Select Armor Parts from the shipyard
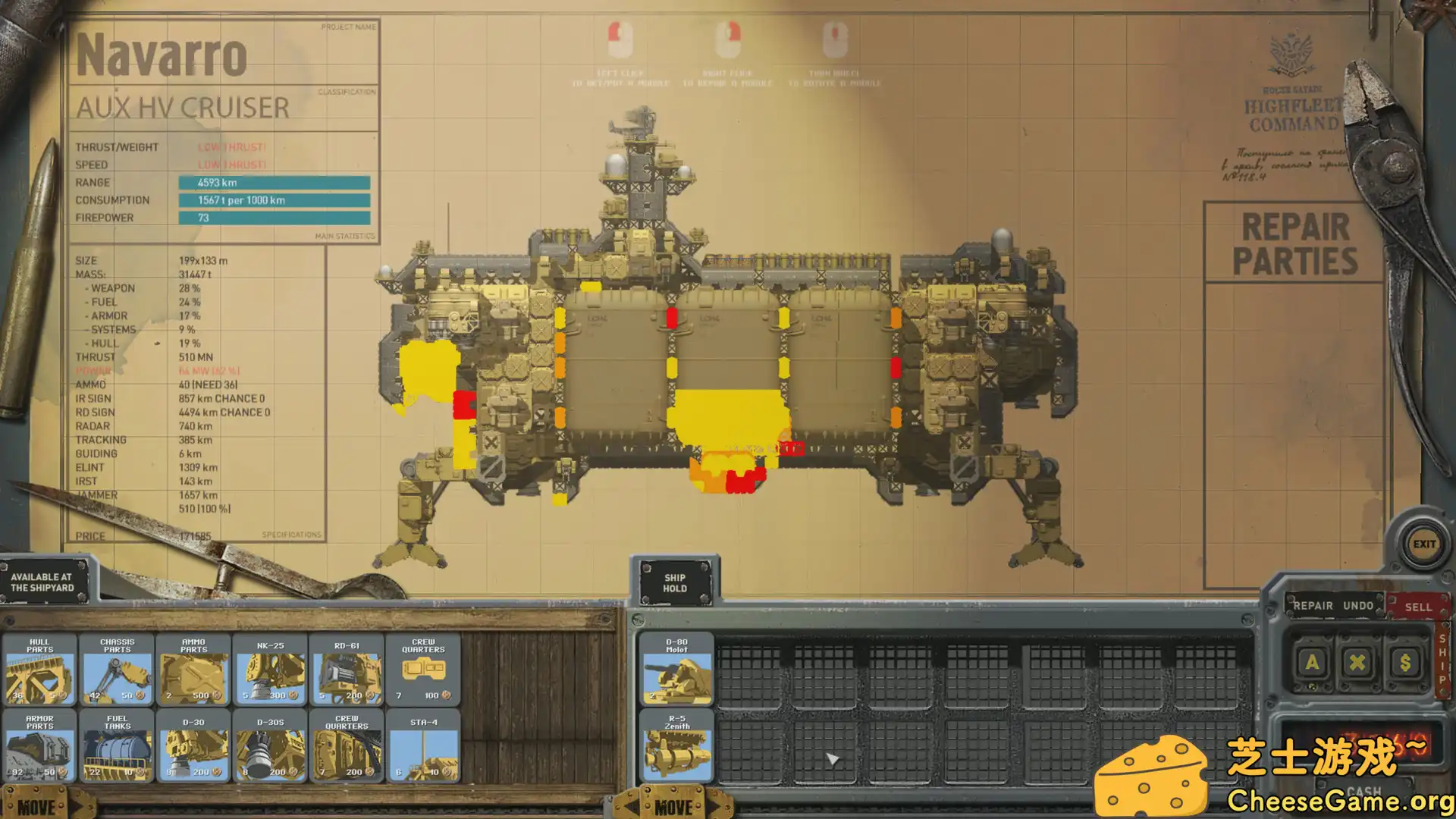The image size is (1456, 819). pyautogui.click(x=40, y=746)
